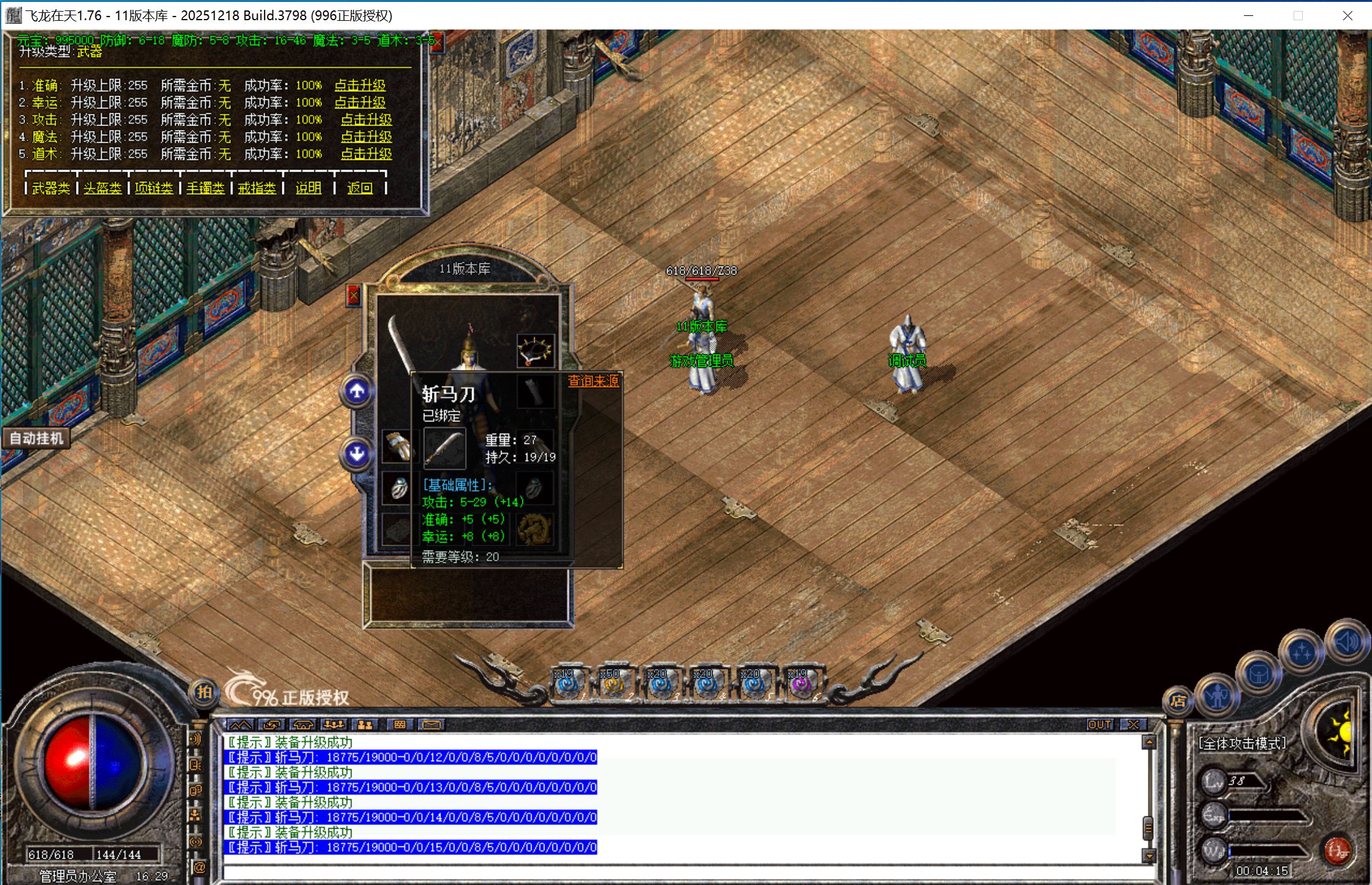The width and height of the screenshot is (1372, 885).
Task: Switch to the 头盔类 upgrade category
Action: click(102, 188)
